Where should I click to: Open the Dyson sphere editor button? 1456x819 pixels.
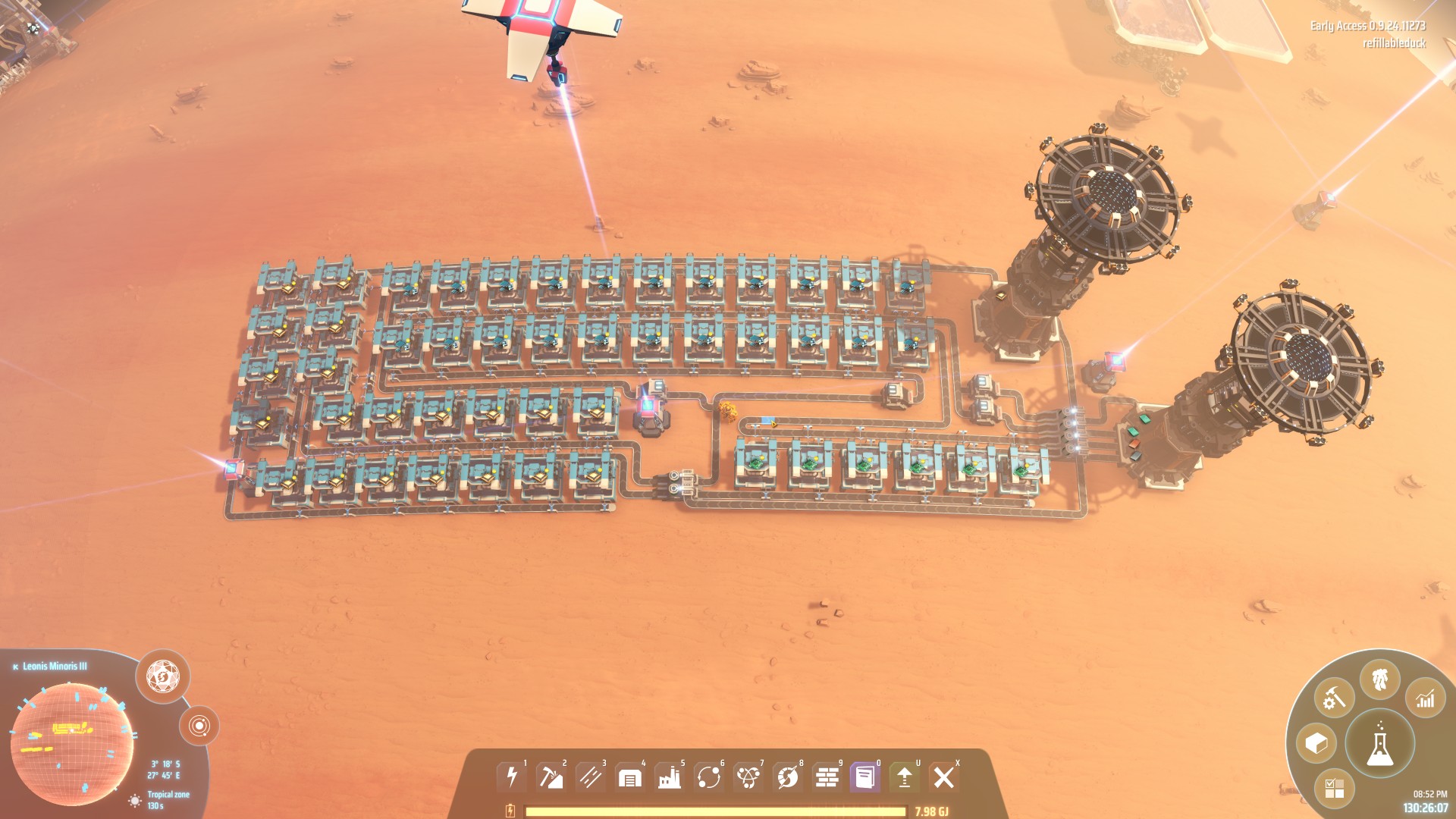163,676
